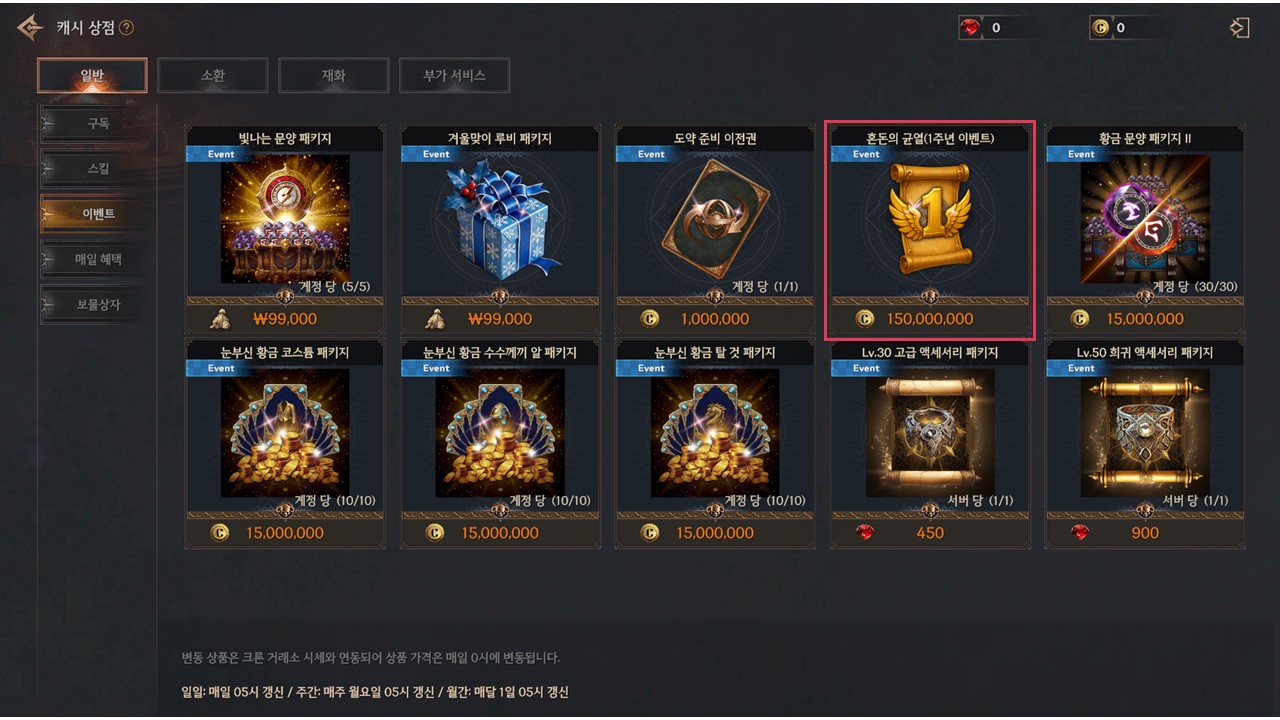This screenshot has width=1280, height=720.
Task: Select the 눈부신 황금 탈 것 패키지
Action: point(714,434)
